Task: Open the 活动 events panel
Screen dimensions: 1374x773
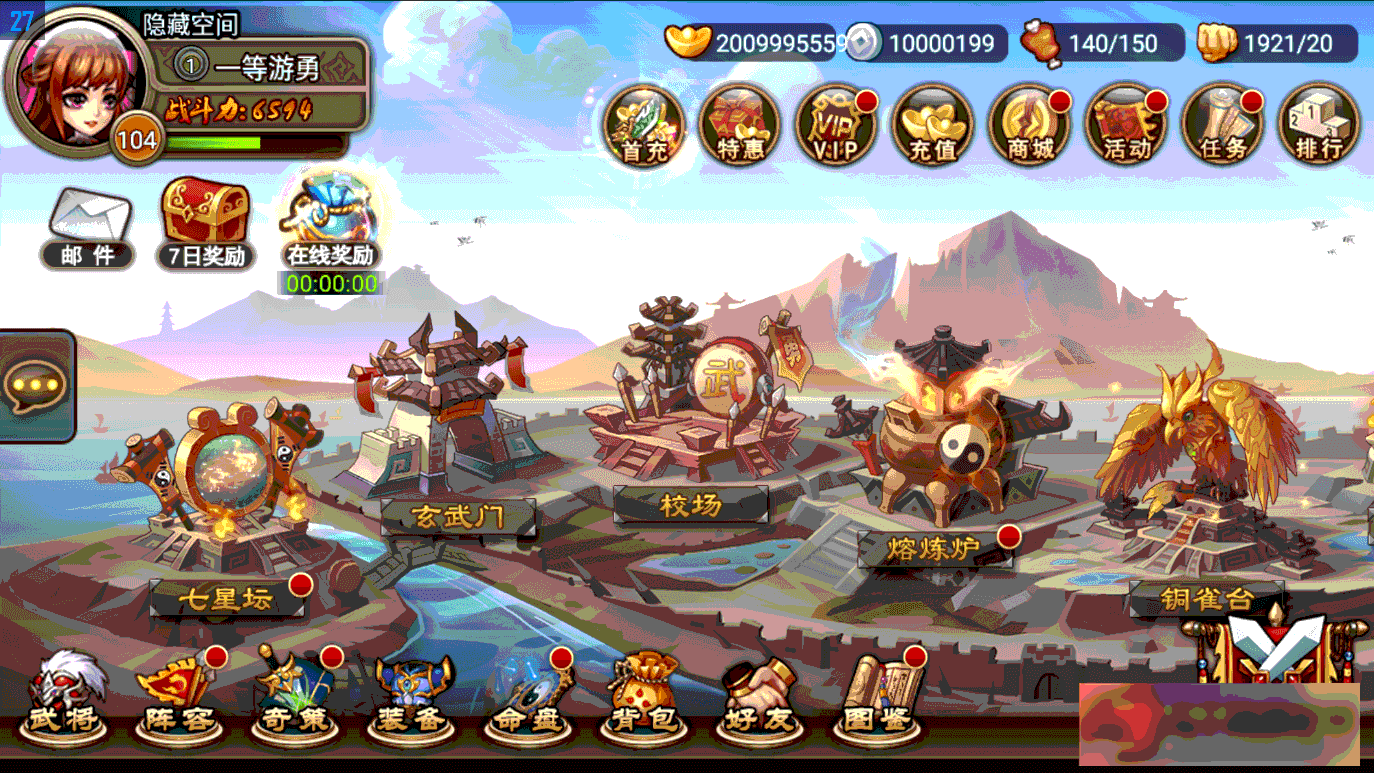Action: (x=1125, y=125)
